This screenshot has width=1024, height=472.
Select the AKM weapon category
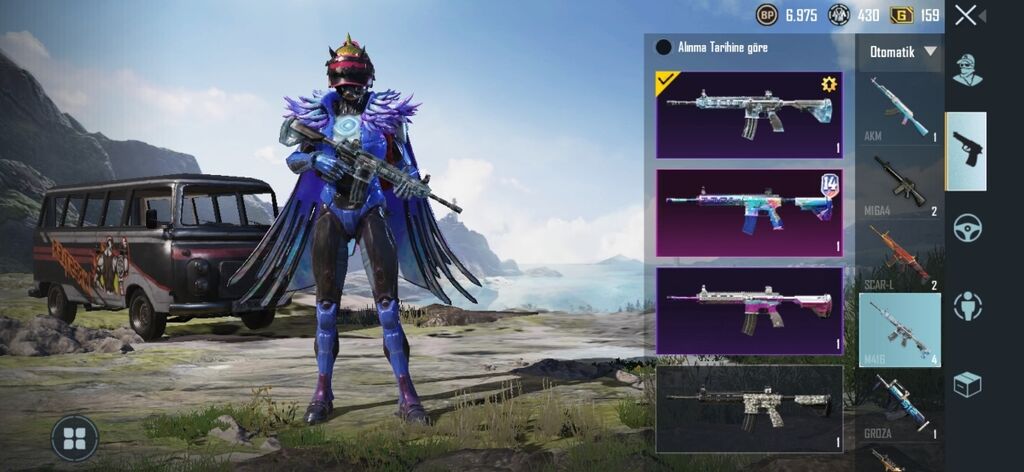[899, 108]
